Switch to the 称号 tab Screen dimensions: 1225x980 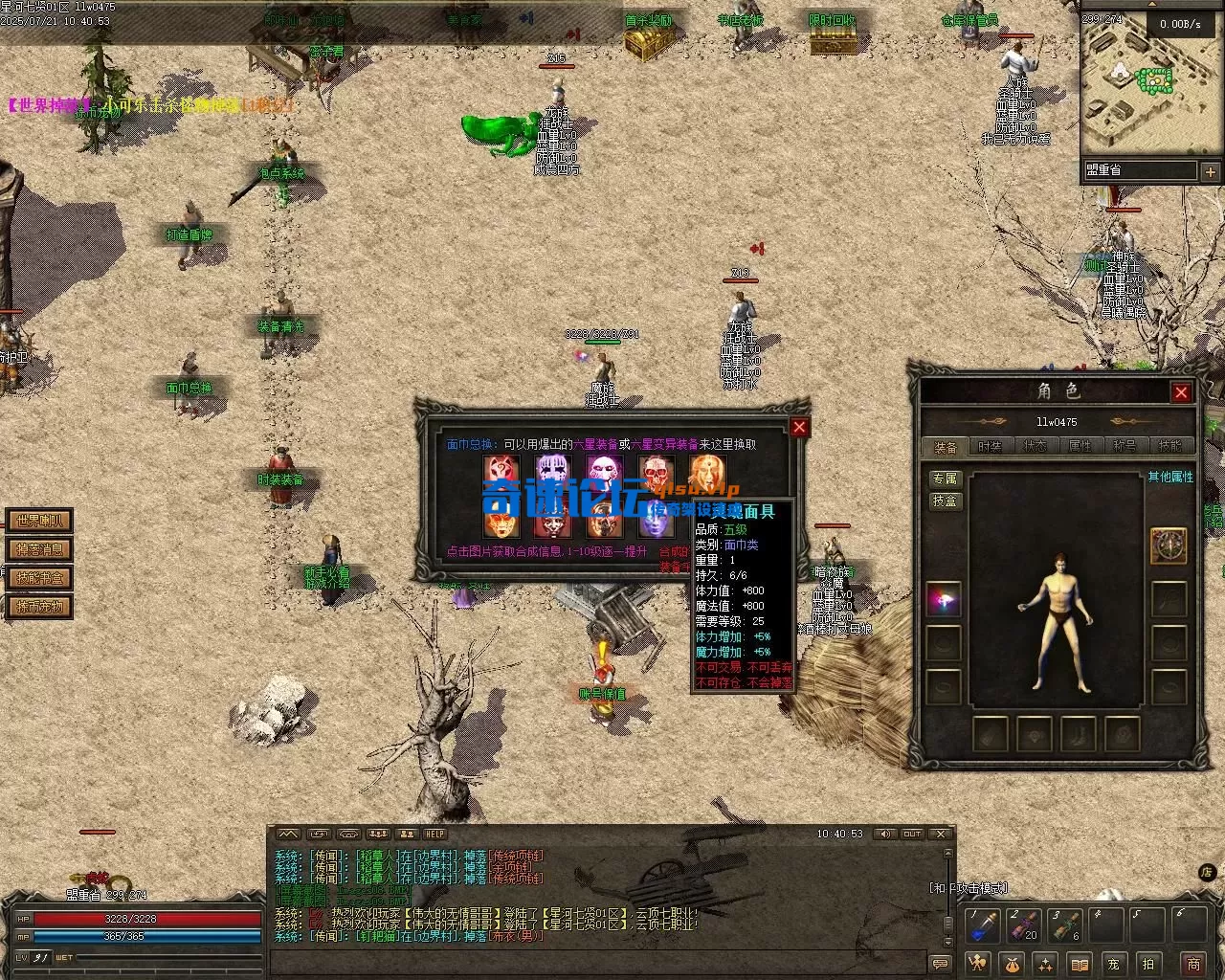[x=1125, y=447]
